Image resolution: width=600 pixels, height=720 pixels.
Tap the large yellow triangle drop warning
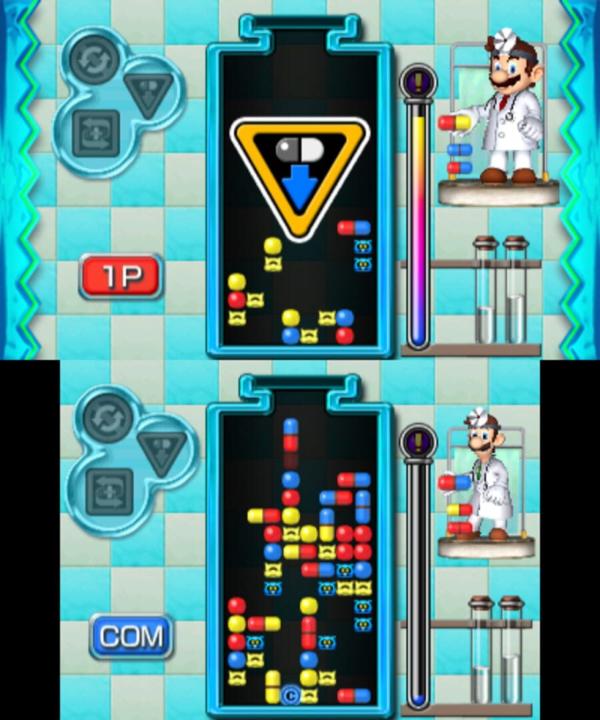299,173
